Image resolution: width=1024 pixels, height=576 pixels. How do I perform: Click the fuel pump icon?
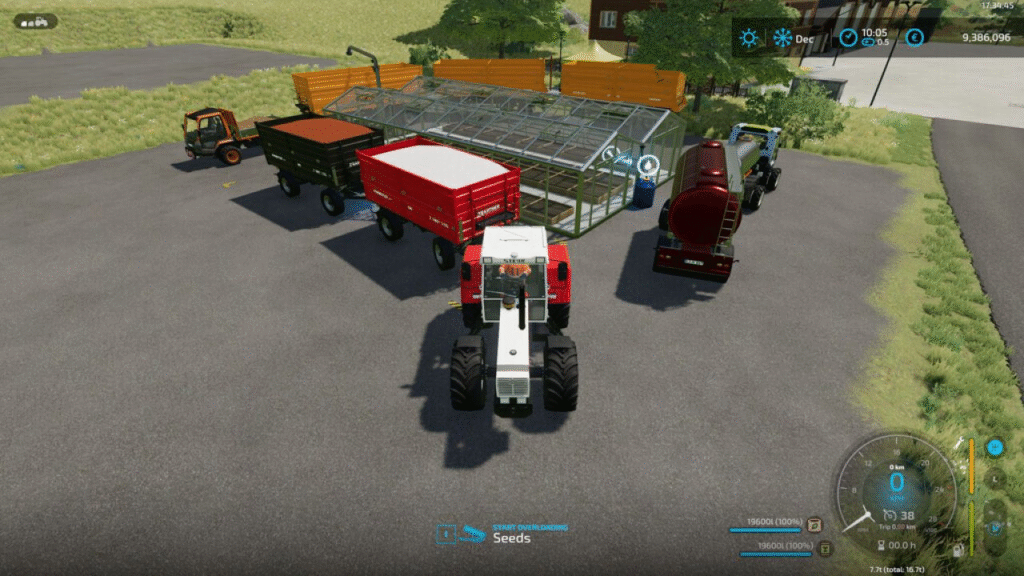(958, 550)
